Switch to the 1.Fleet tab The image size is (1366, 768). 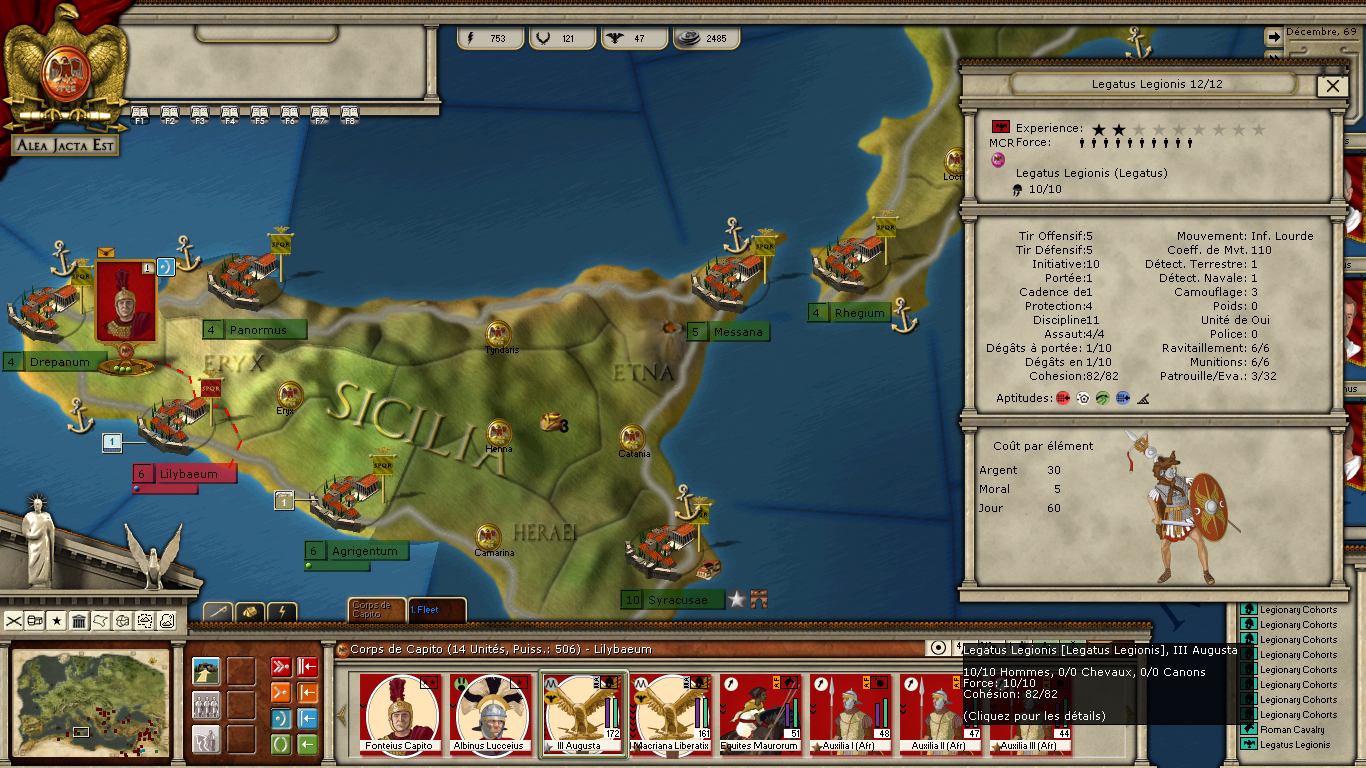tap(436, 610)
